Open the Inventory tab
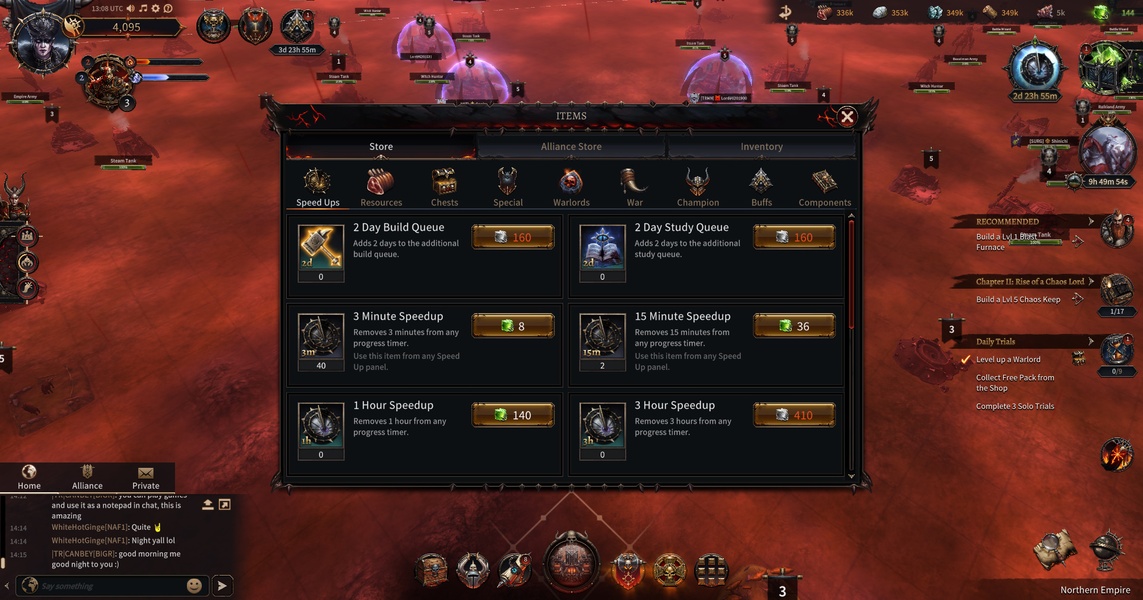Image resolution: width=1143 pixels, height=600 pixels. 761,147
